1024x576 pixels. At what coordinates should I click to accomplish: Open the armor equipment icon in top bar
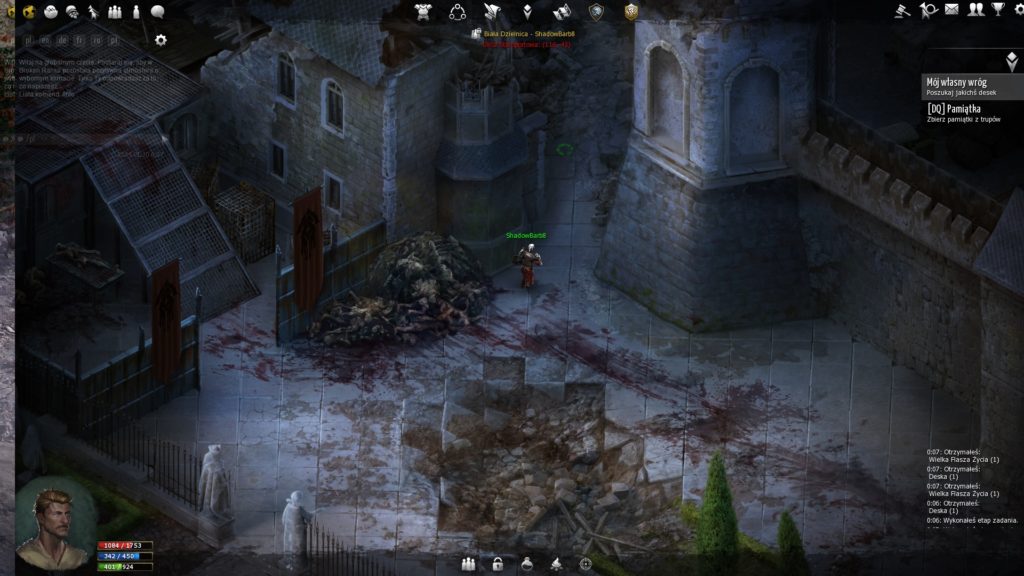tap(423, 11)
